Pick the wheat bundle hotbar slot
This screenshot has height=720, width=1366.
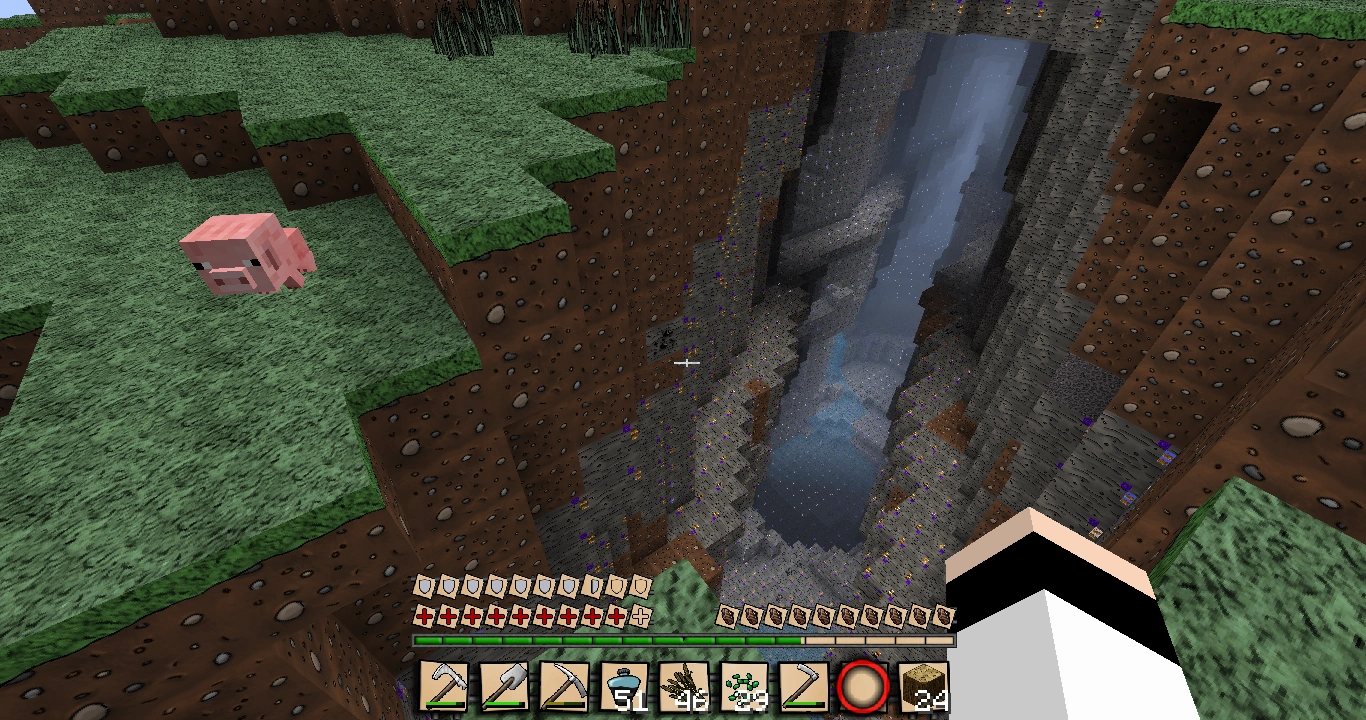pyautogui.click(x=684, y=687)
